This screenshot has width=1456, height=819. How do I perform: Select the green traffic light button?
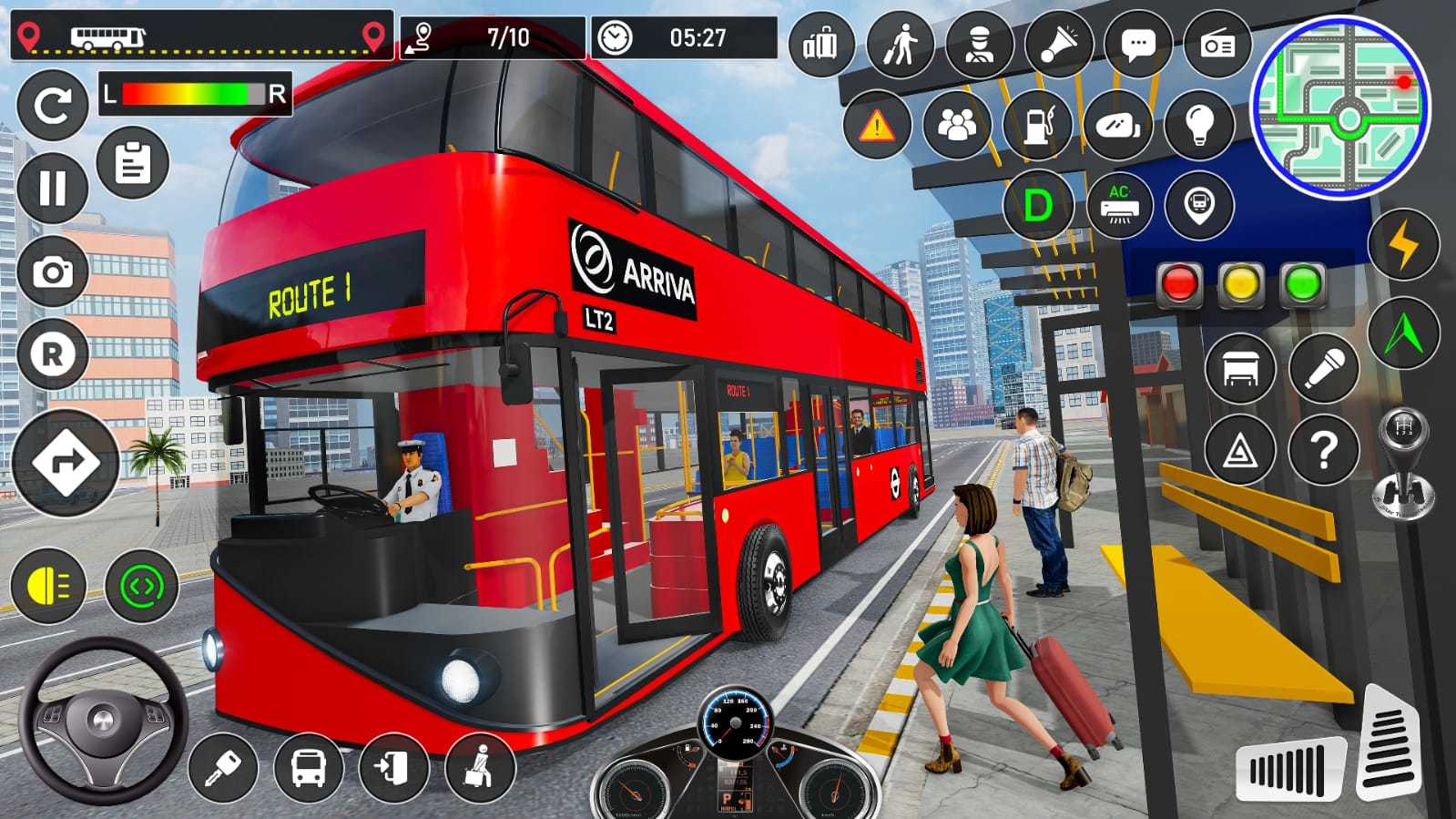point(1303,284)
